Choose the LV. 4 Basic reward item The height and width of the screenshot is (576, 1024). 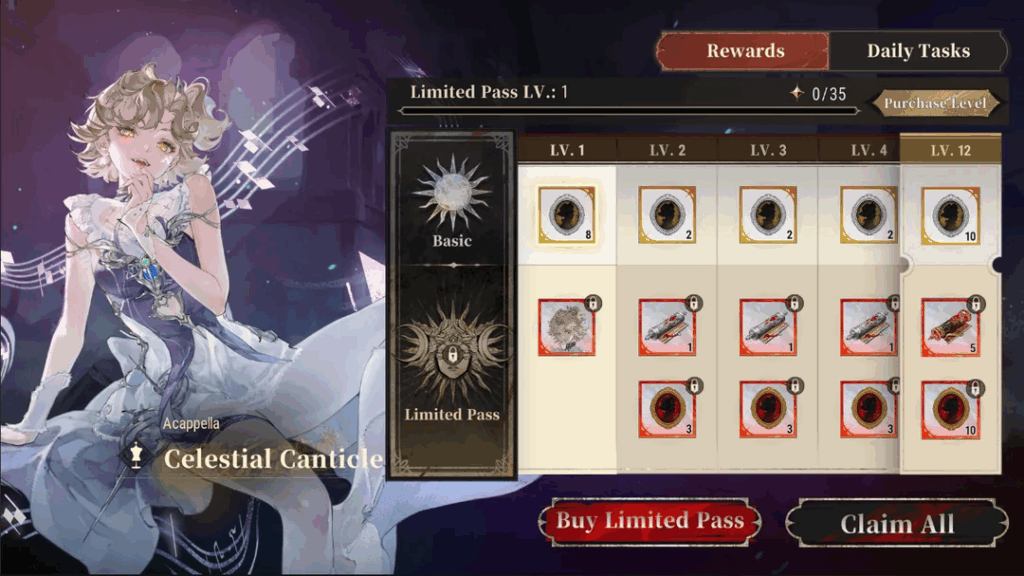(869, 215)
